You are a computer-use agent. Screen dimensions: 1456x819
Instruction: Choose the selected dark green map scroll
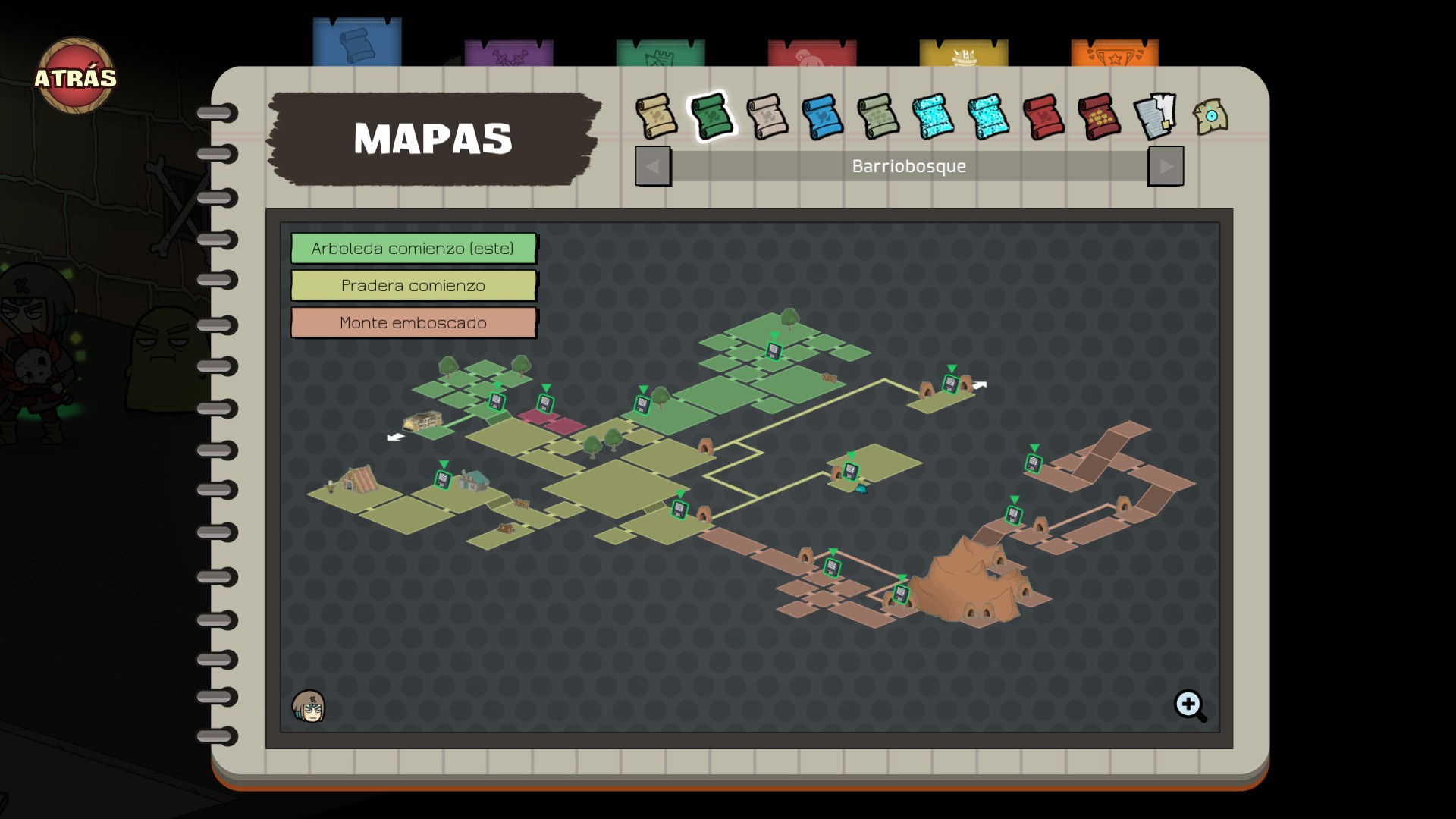pos(711,116)
